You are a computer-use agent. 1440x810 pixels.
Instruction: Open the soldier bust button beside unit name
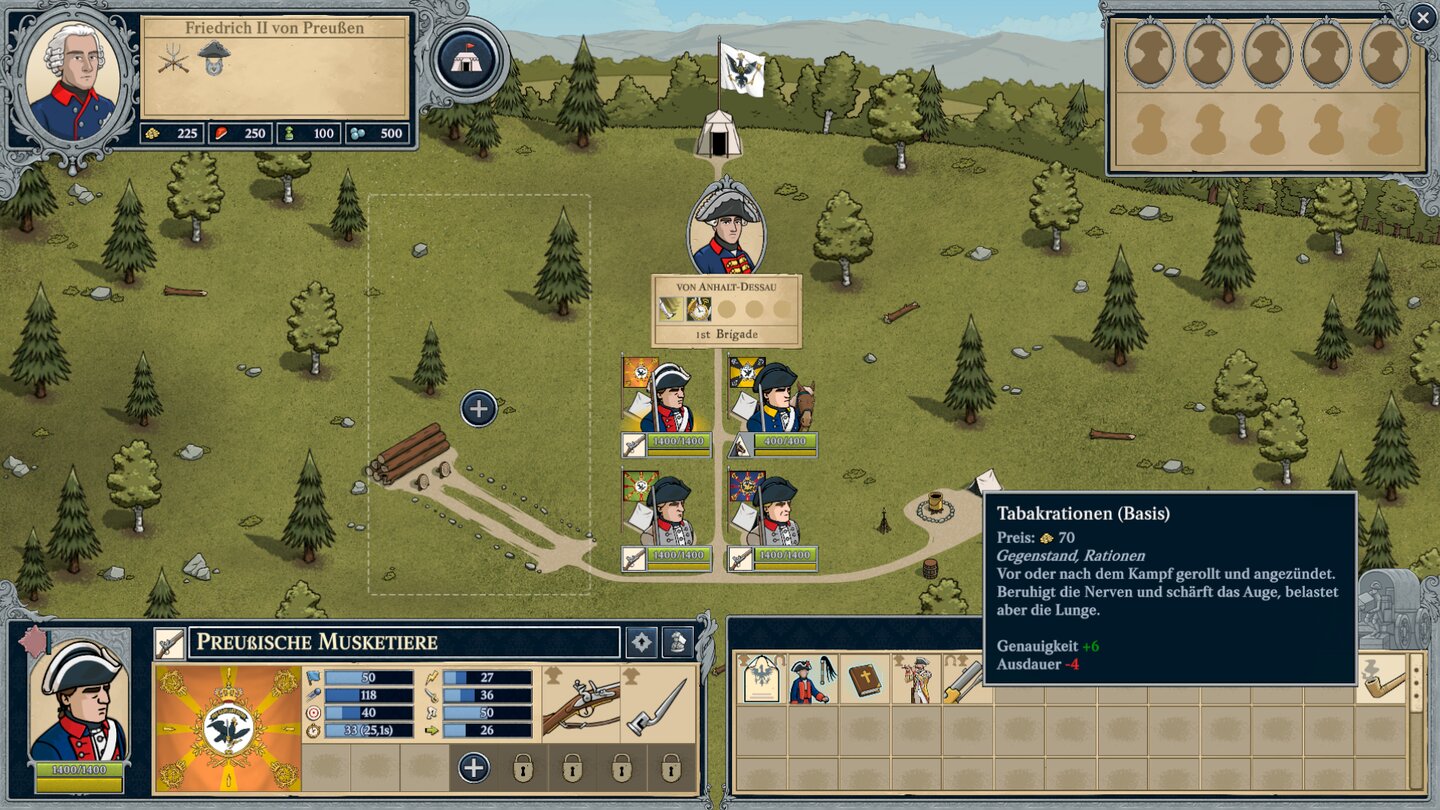pos(679,642)
